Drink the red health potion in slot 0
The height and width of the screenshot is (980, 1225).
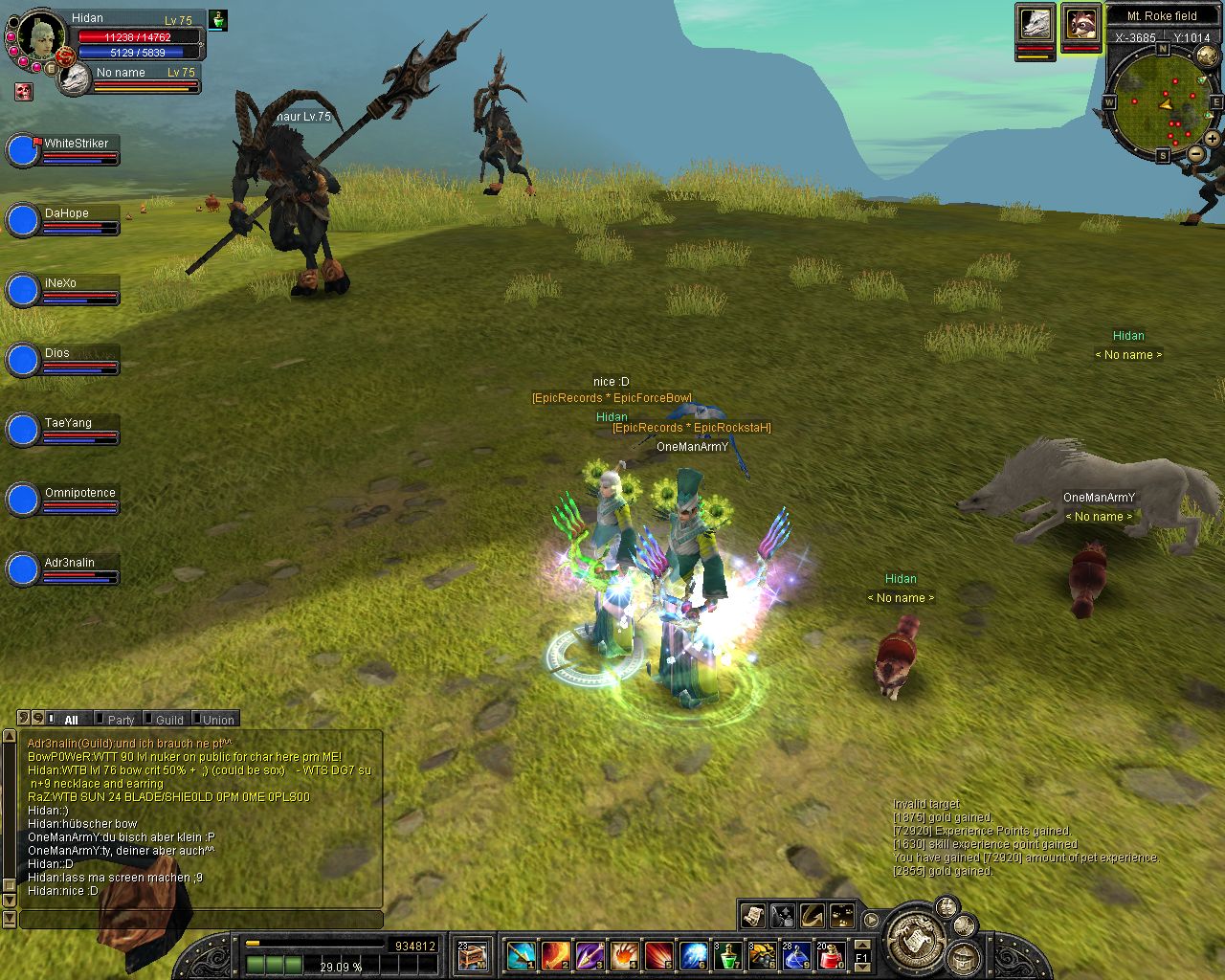point(831,955)
